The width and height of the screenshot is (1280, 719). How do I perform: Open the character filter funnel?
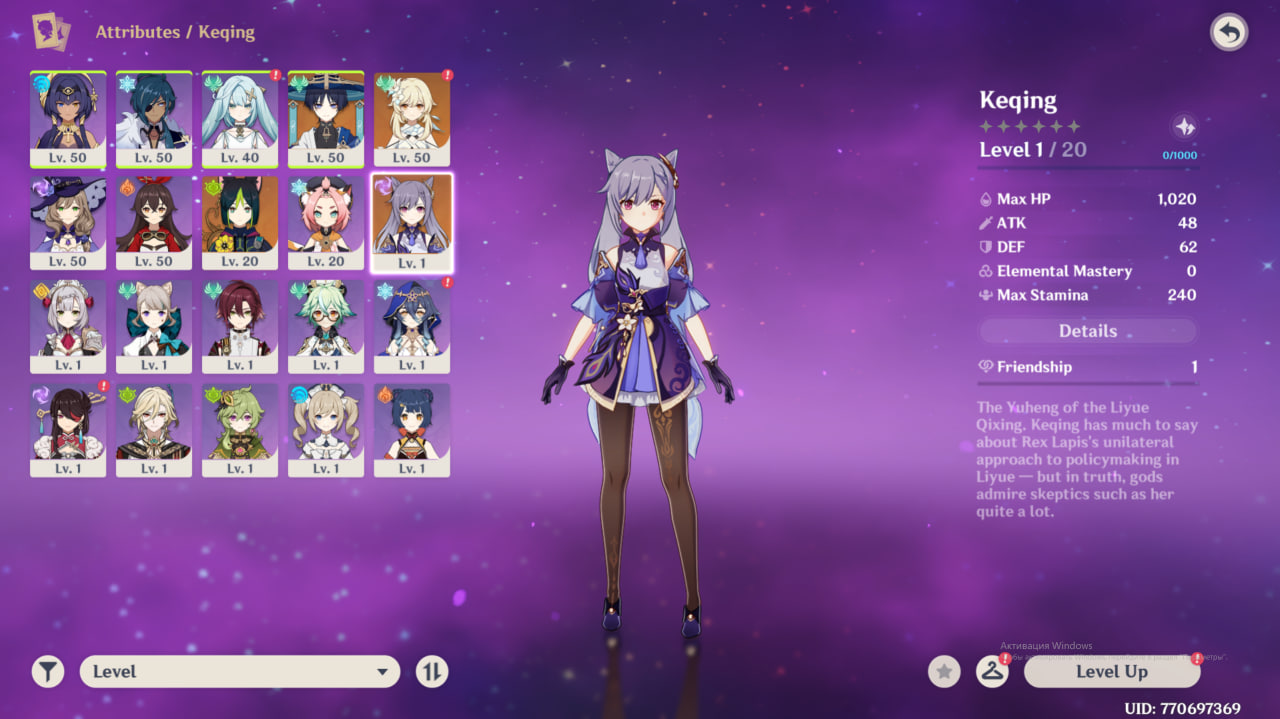click(47, 672)
